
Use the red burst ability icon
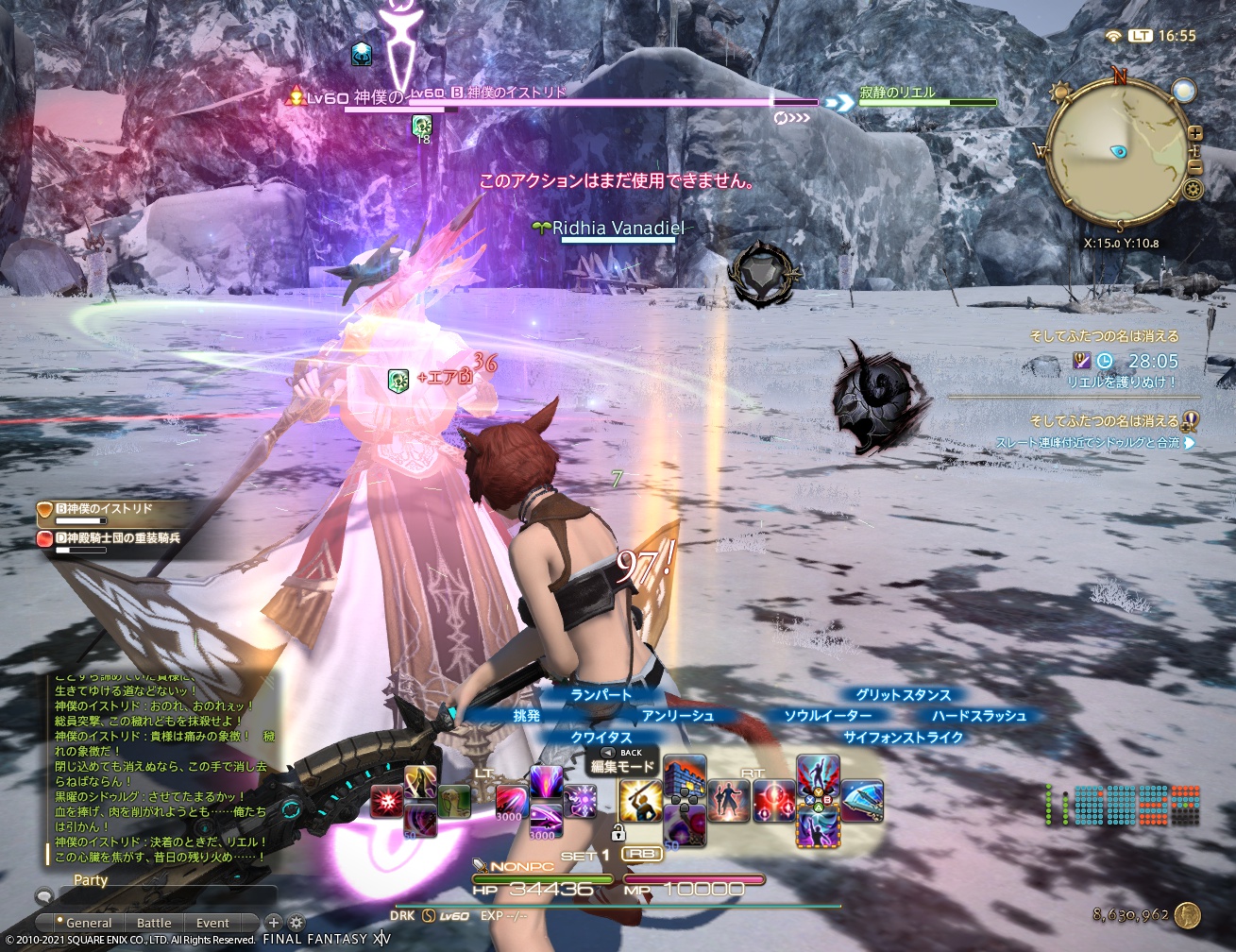click(x=386, y=801)
